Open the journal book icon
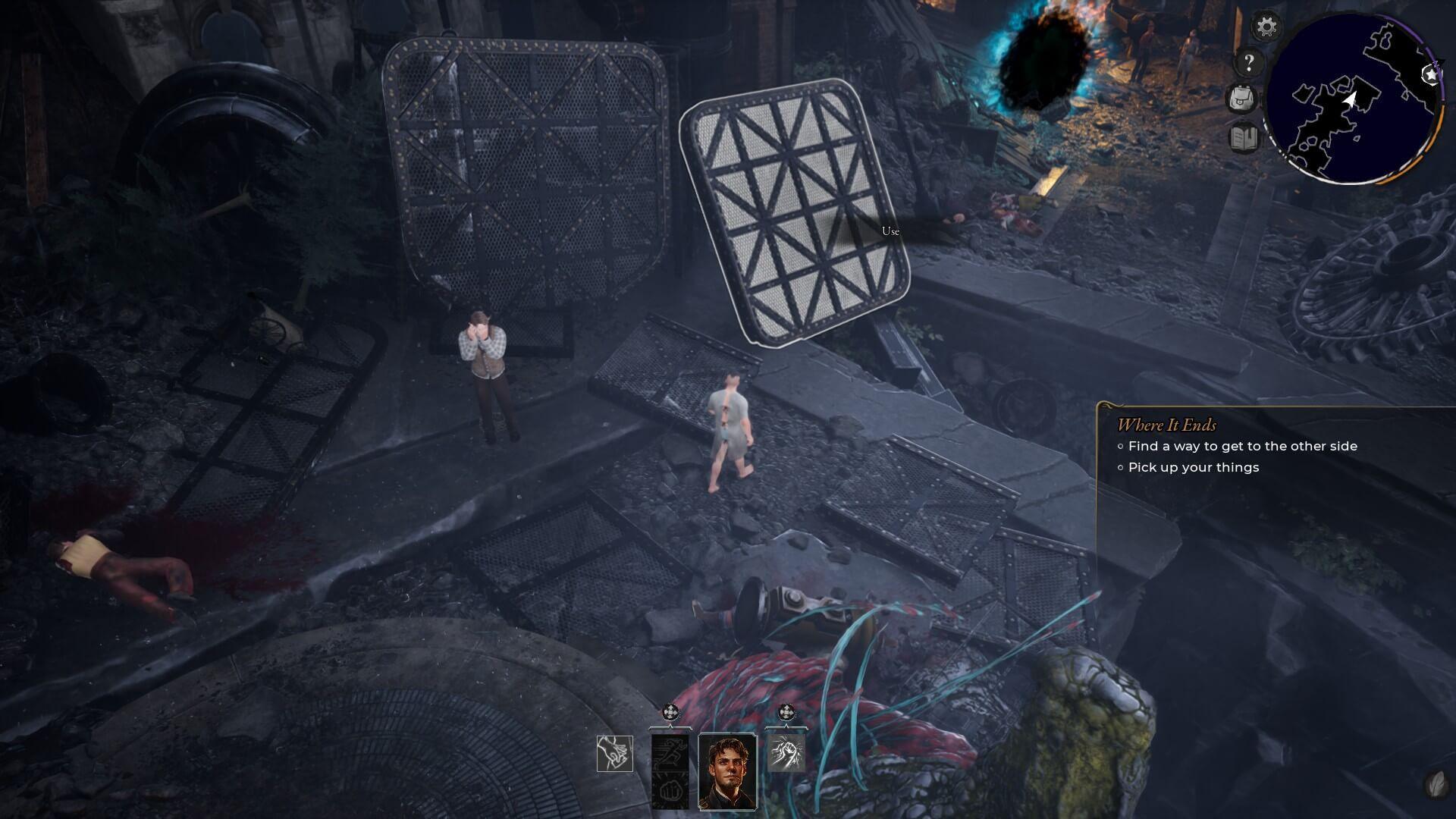 pos(1244,138)
